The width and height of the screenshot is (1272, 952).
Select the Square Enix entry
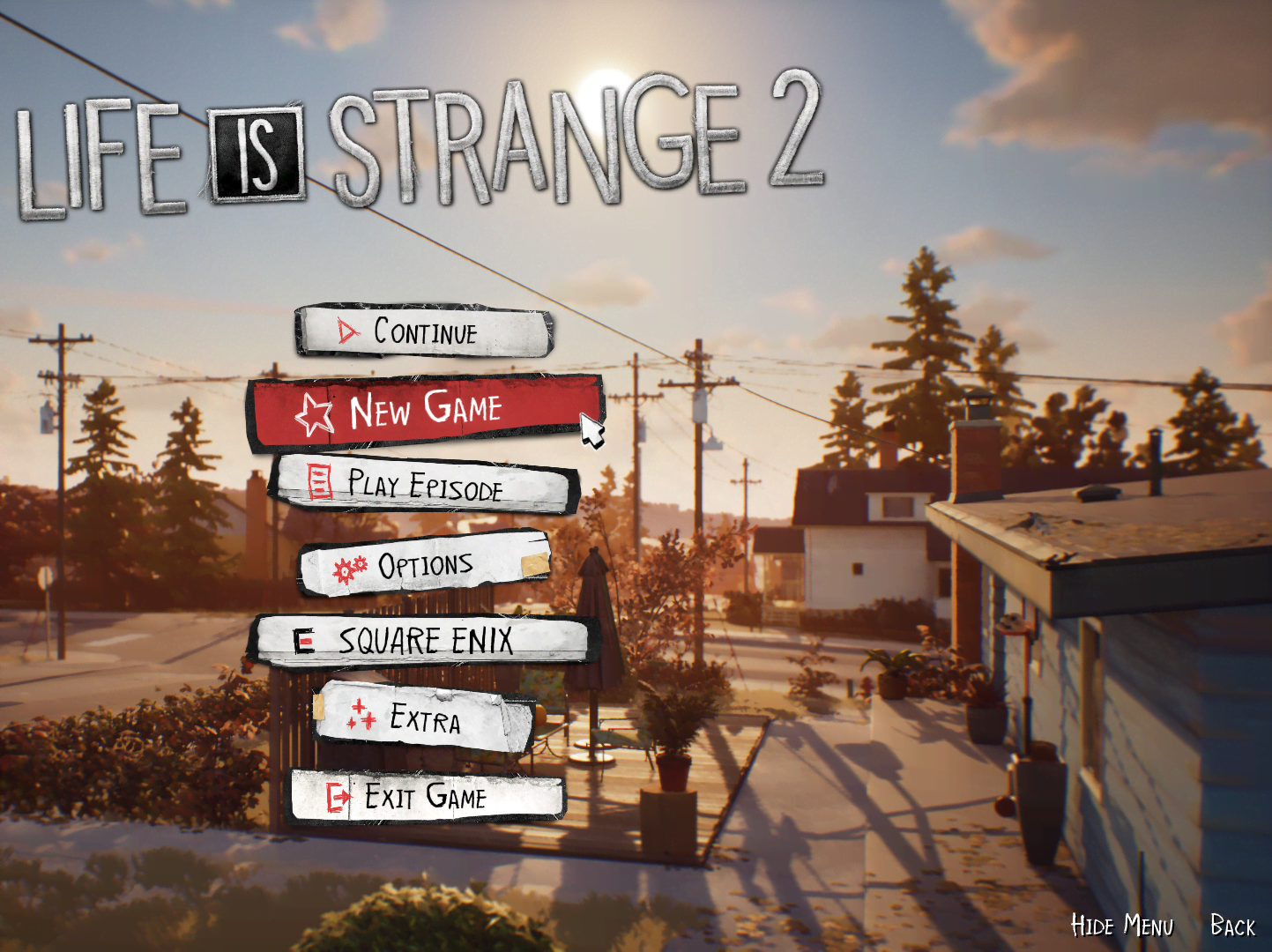[425, 641]
